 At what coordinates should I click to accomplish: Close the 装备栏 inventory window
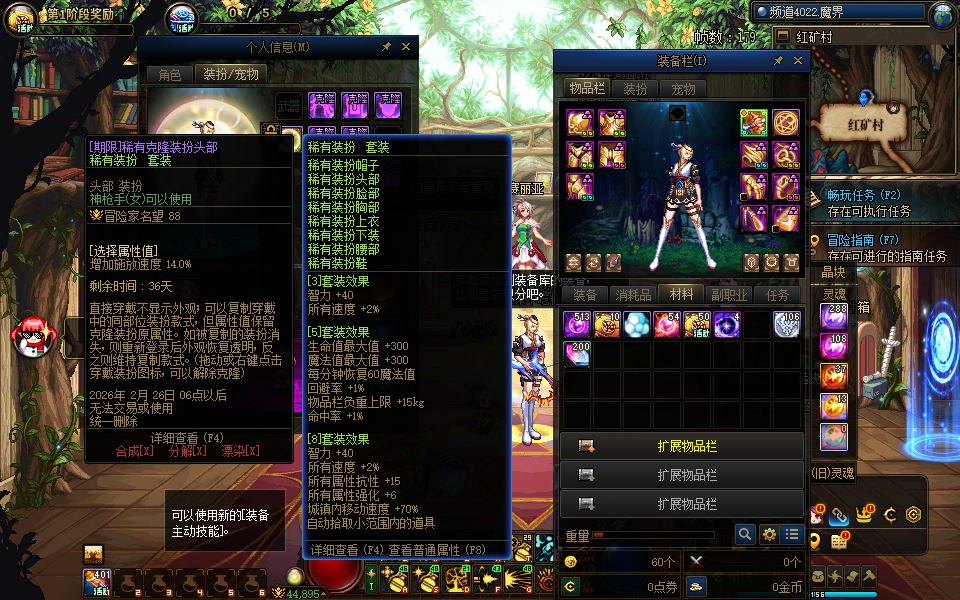coord(798,61)
